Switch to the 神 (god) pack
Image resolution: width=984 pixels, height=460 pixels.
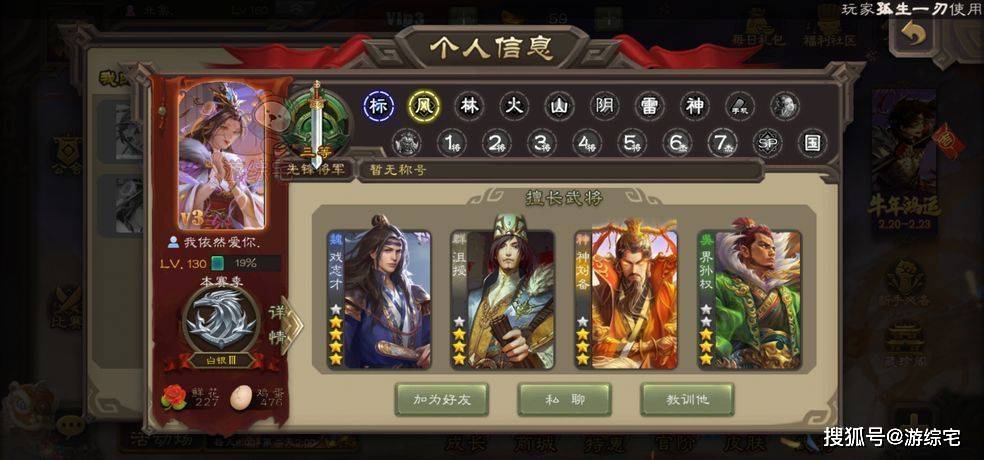click(x=695, y=106)
